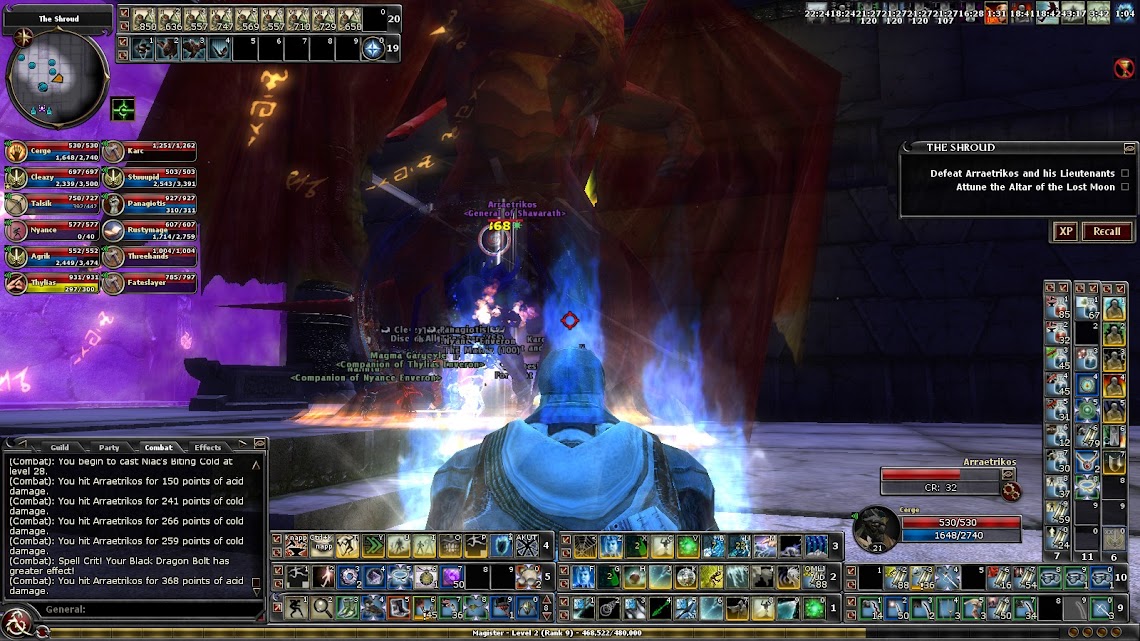Show the Effects chat tab

click(208, 447)
